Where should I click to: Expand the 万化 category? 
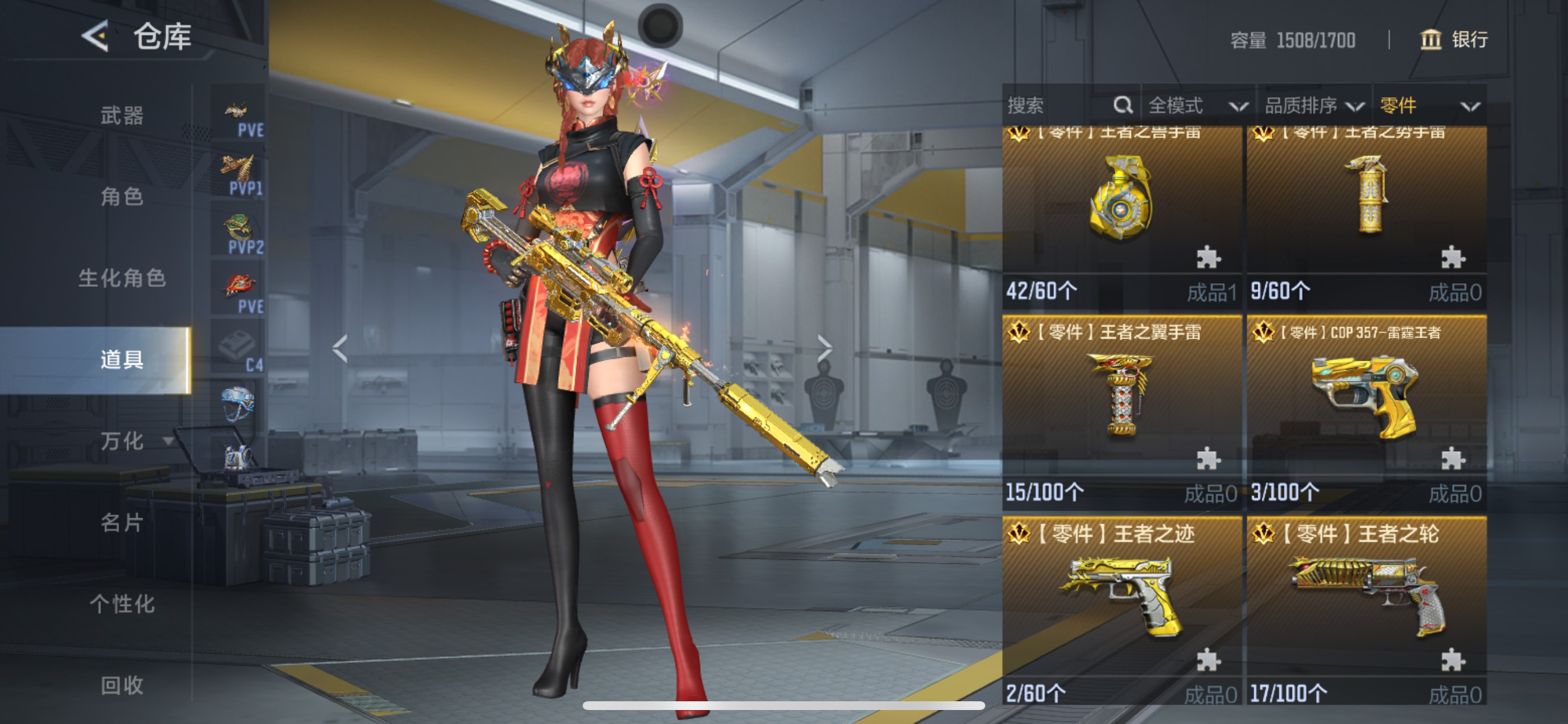[128, 441]
